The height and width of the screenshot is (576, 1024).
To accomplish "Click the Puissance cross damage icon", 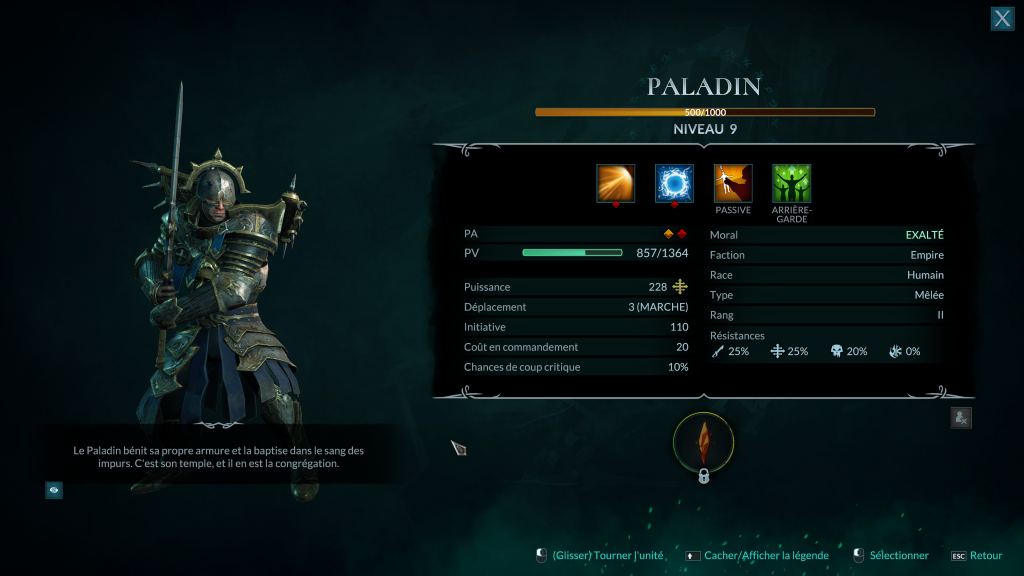I will click(680, 287).
